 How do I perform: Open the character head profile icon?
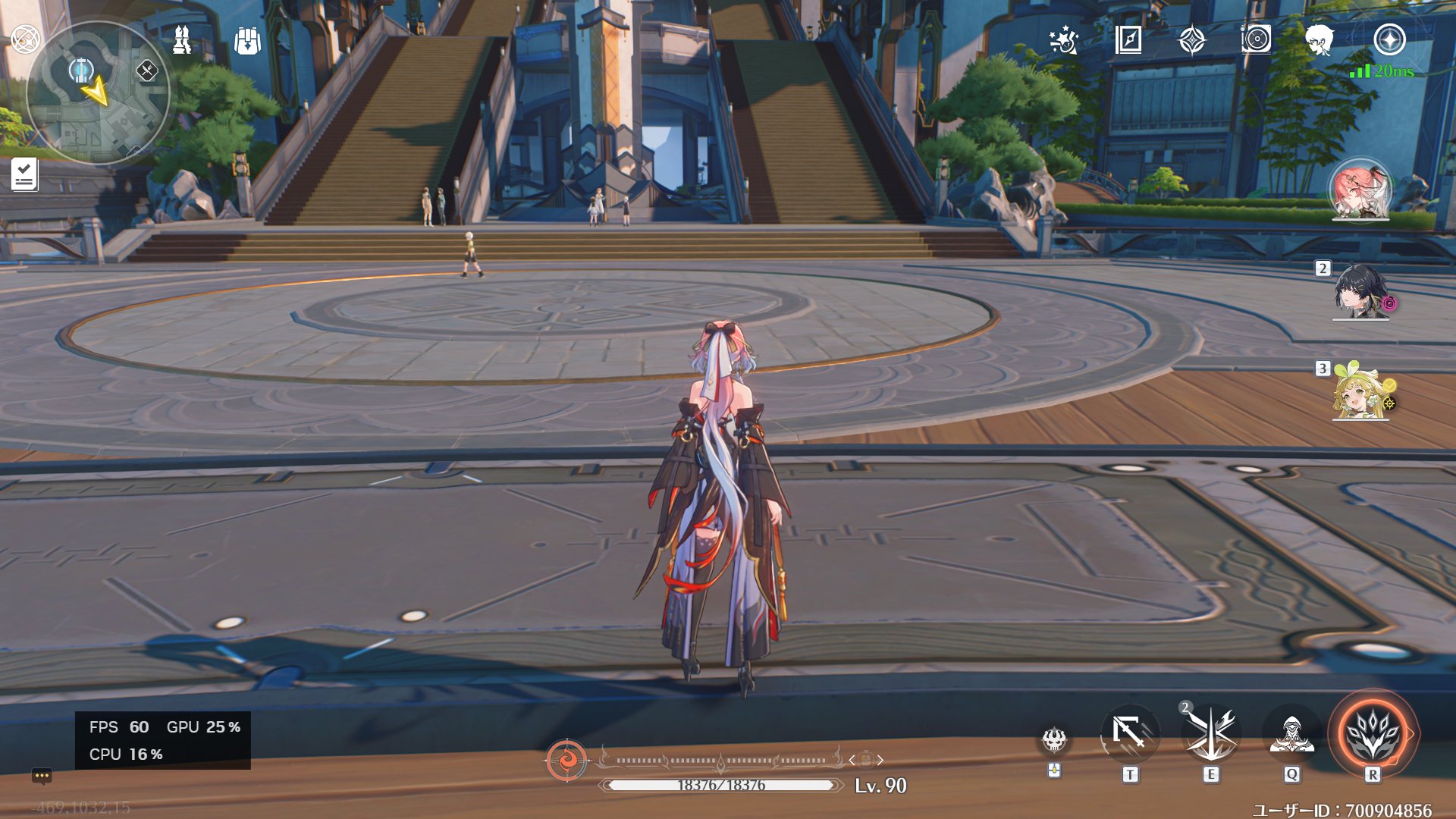click(1319, 39)
